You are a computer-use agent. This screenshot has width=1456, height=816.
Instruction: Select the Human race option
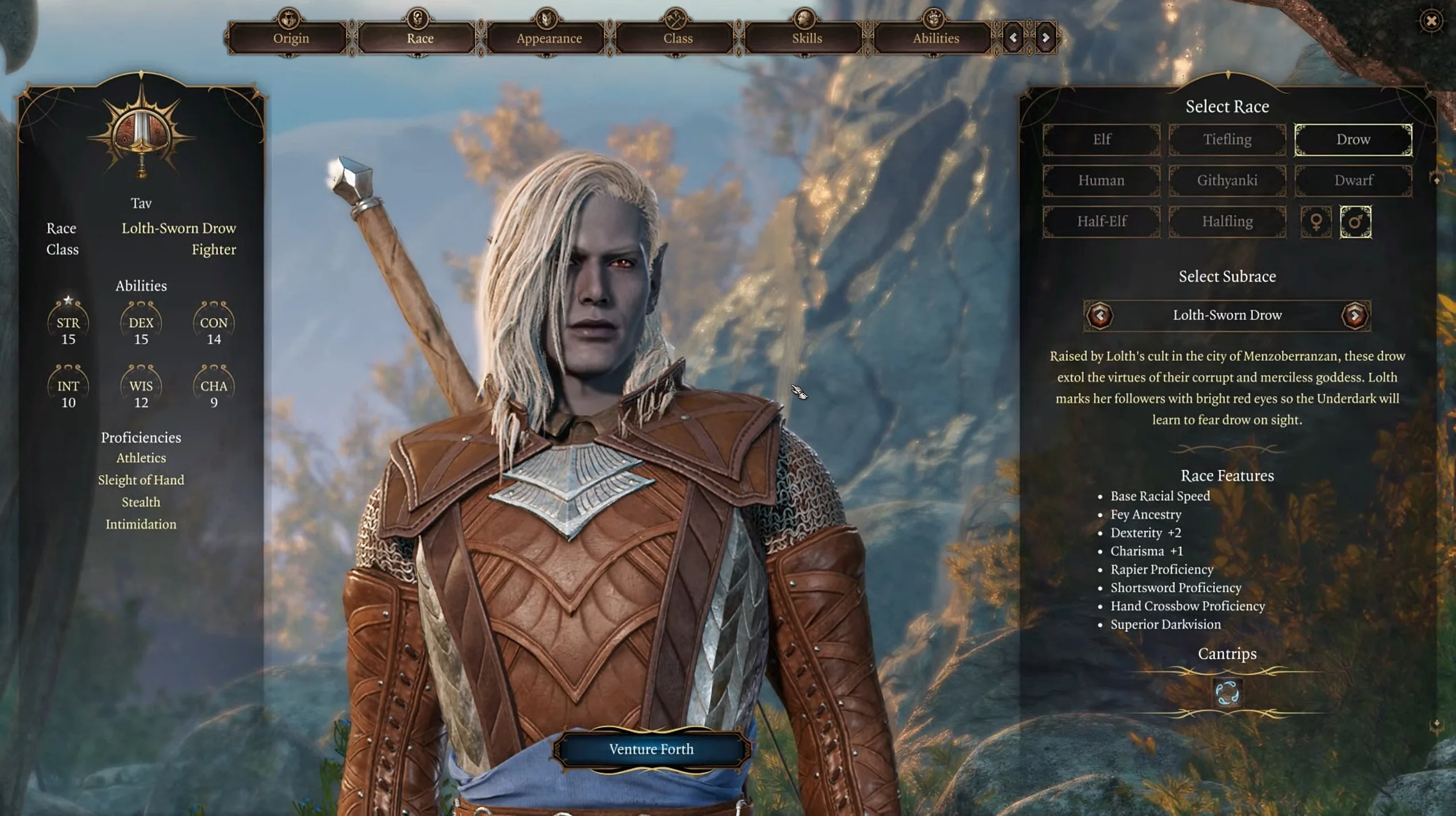(1100, 180)
